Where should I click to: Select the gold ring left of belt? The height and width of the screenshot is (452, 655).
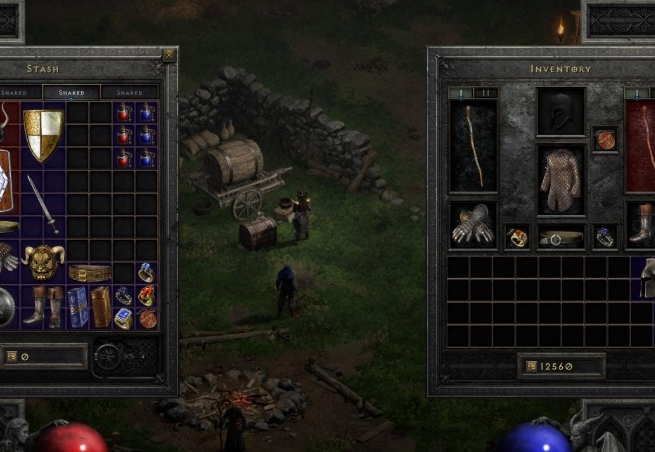517,237
